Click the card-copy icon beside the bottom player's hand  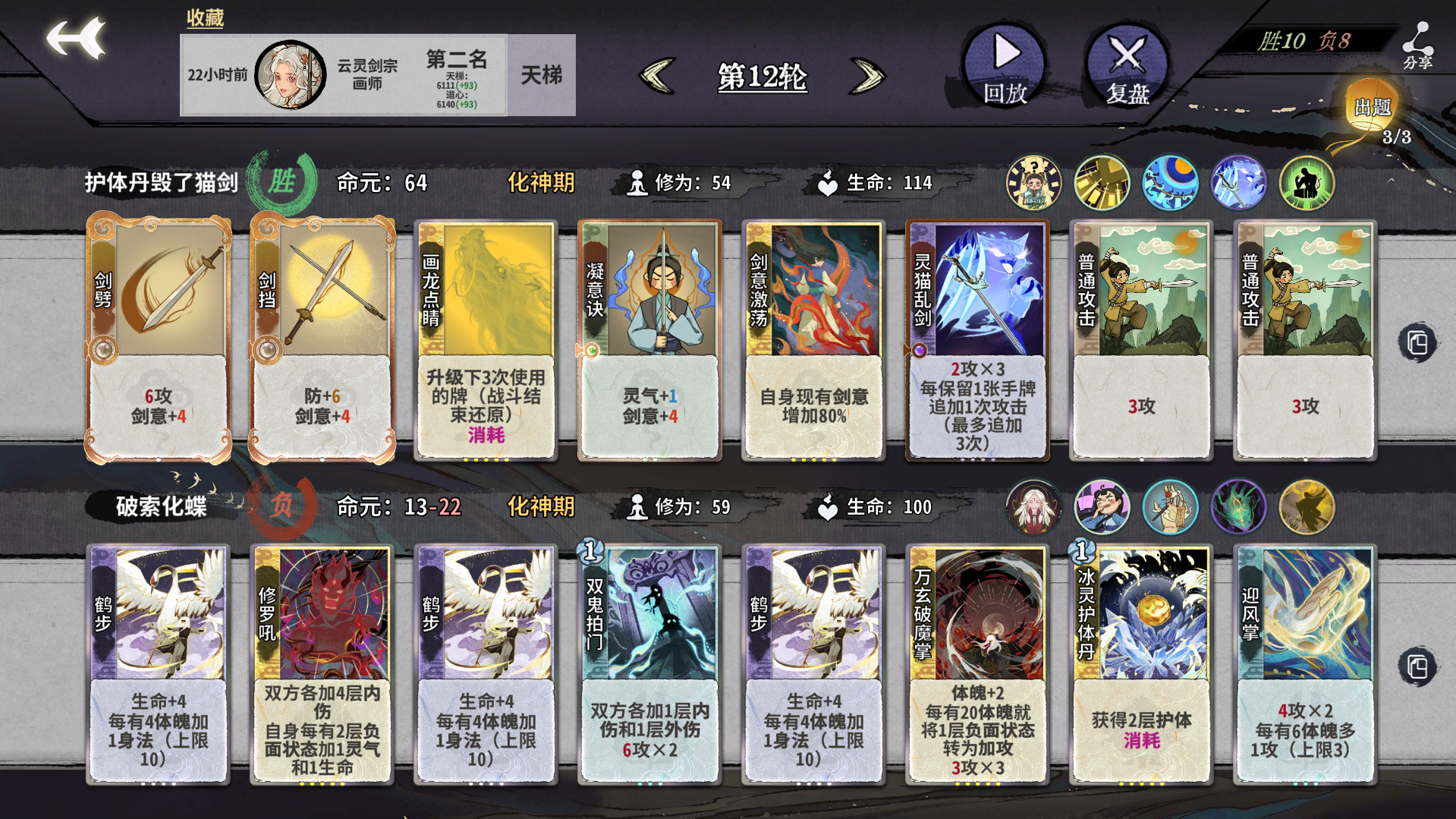tap(1417, 665)
